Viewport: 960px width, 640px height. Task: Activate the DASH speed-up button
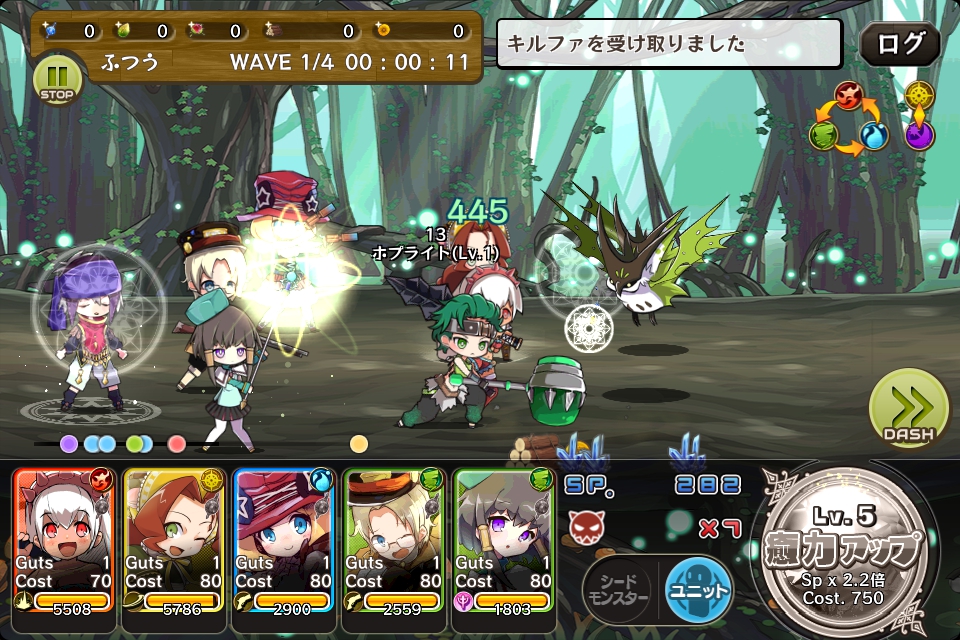[907, 410]
